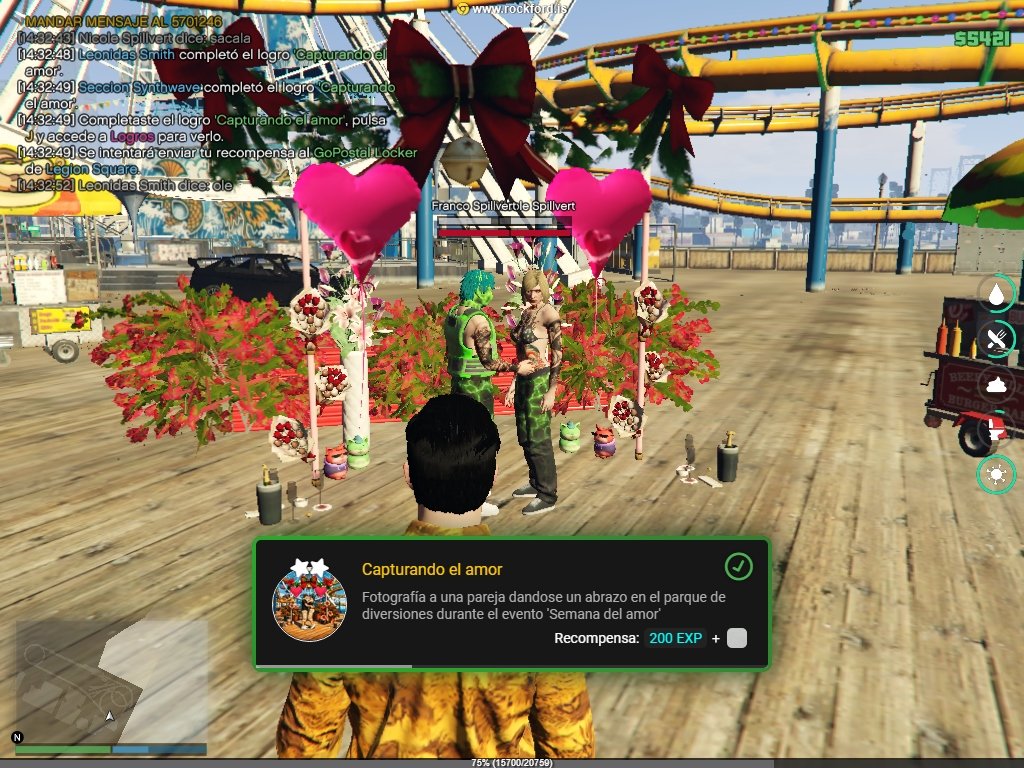Select the toilet status icon

pos(996,430)
